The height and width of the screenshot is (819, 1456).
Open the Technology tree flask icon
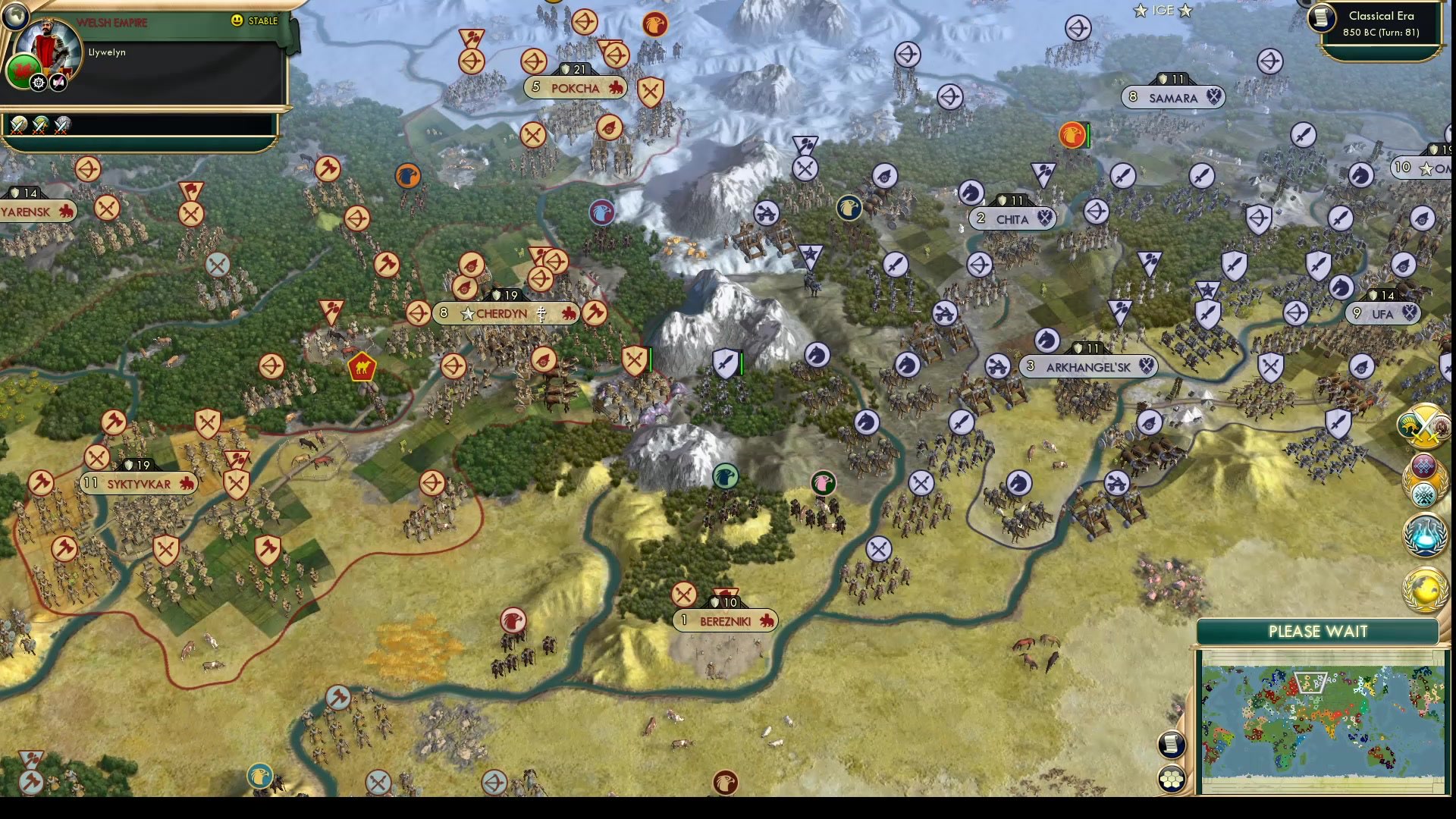pyautogui.click(x=1426, y=535)
